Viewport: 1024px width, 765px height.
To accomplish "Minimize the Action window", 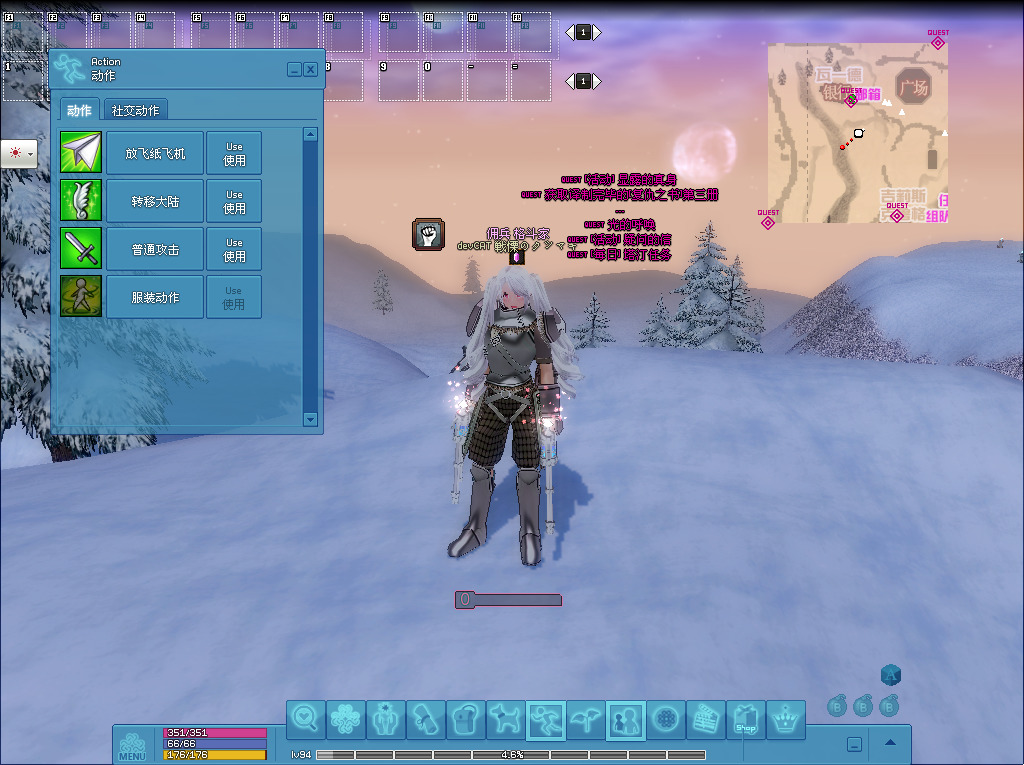I will click(294, 70).
